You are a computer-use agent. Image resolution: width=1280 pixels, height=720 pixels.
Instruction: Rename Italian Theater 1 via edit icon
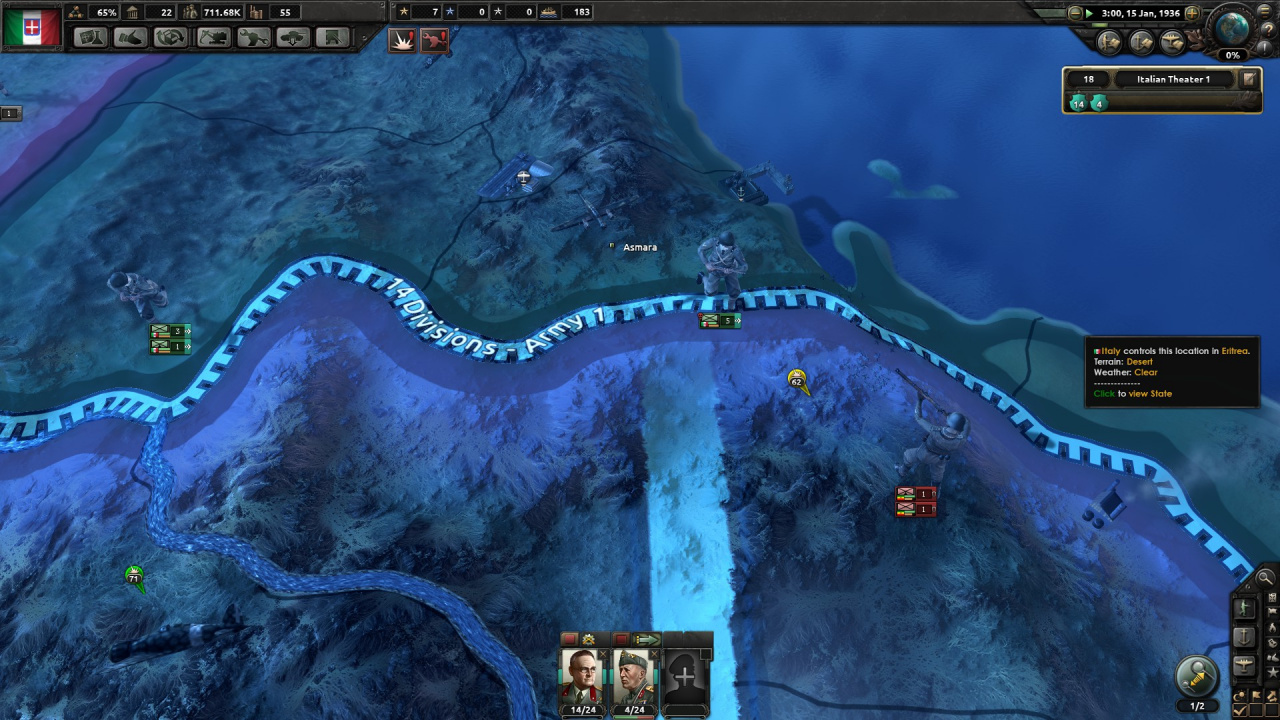pos(1248,79)
